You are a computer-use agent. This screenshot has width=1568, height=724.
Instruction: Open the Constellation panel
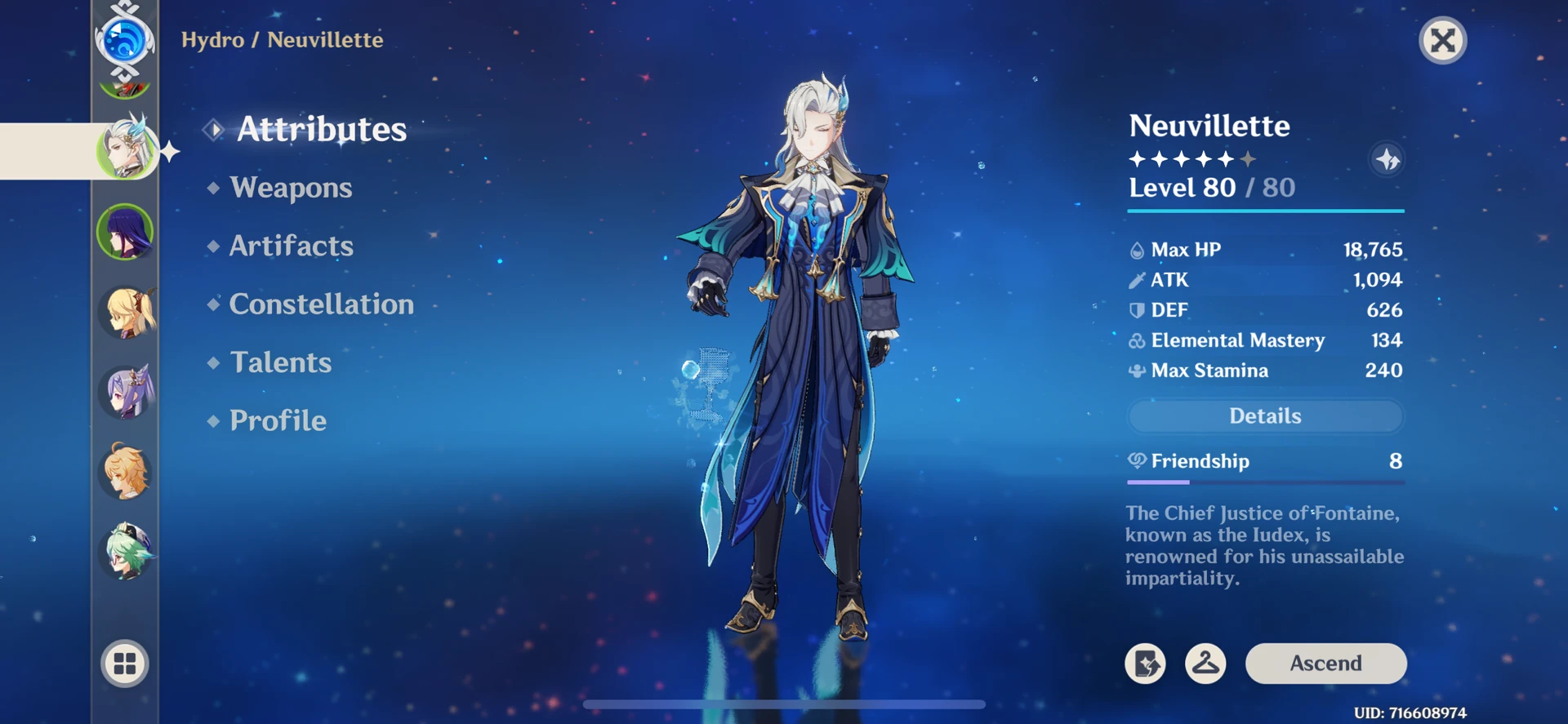click(322, 304)
